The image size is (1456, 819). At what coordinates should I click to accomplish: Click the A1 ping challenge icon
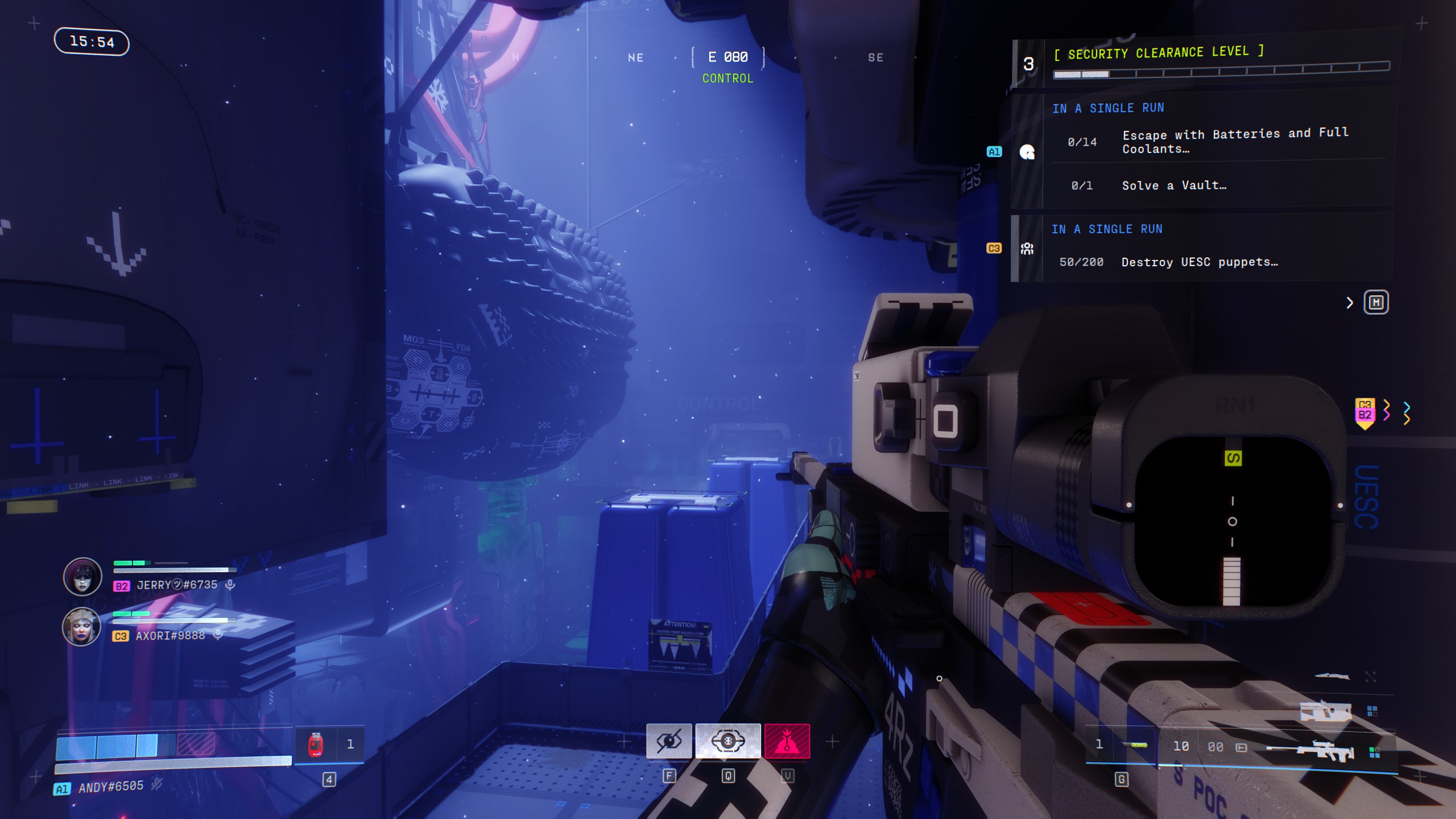click(x=1027, y=152)
